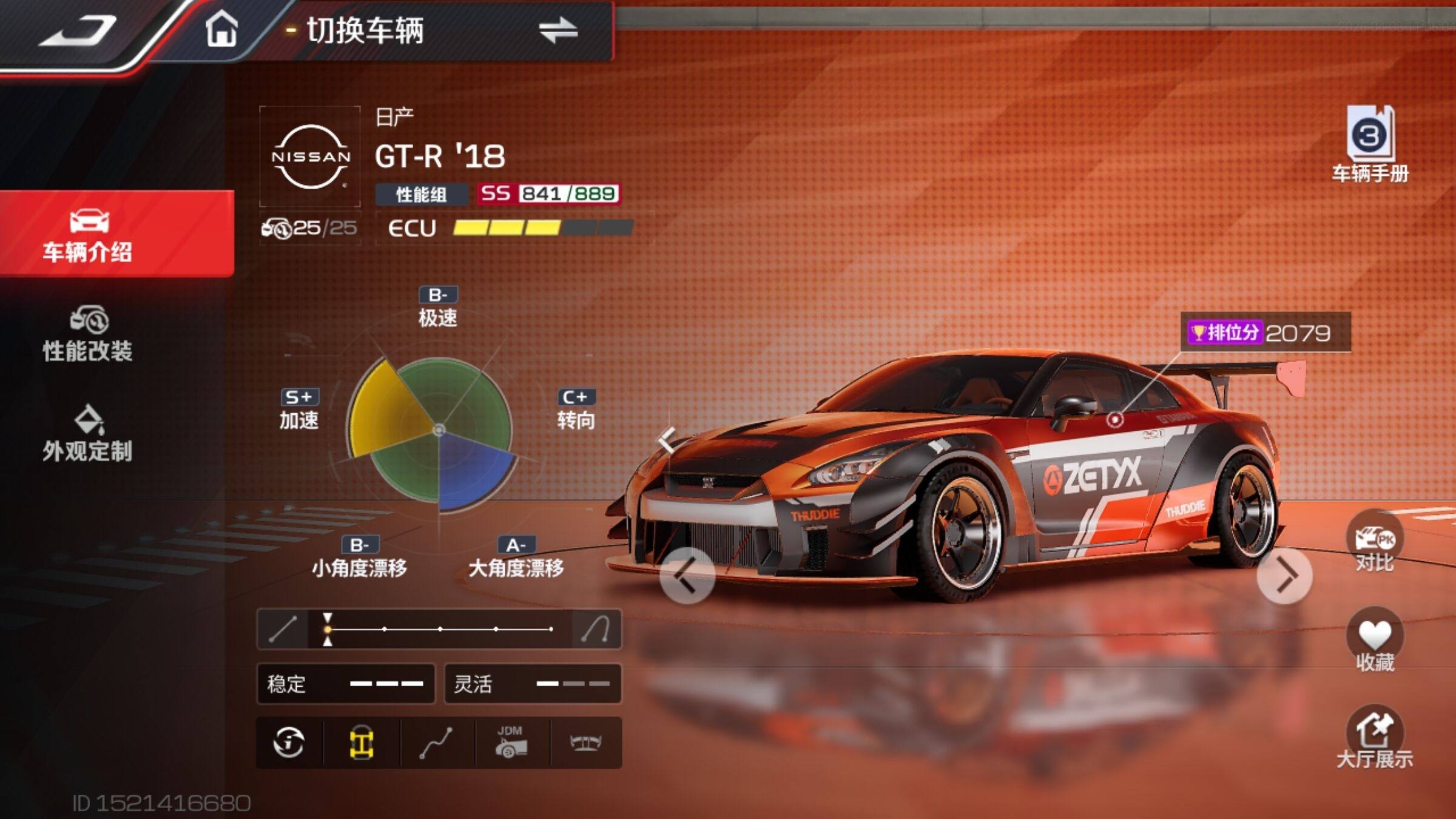Choose the JDM car tag icon
The height and width of the screenshot is (819, 1456).
(511, 743)
